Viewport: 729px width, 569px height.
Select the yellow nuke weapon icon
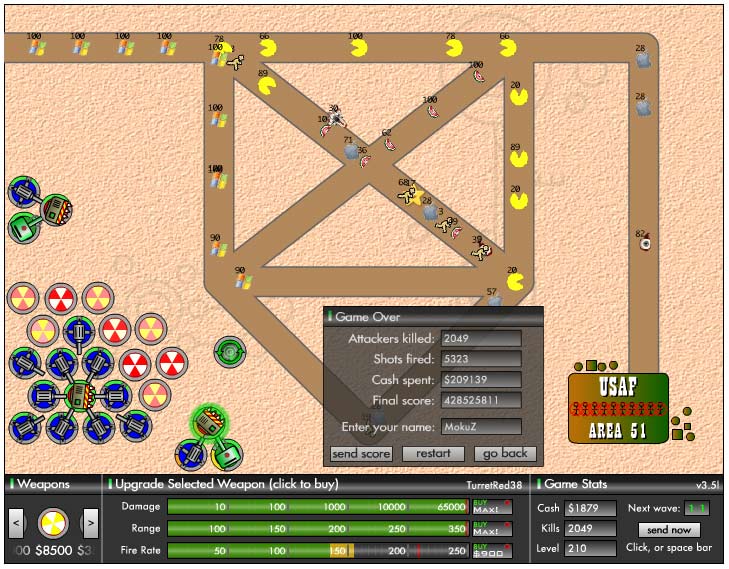click(x=53, y=521)
